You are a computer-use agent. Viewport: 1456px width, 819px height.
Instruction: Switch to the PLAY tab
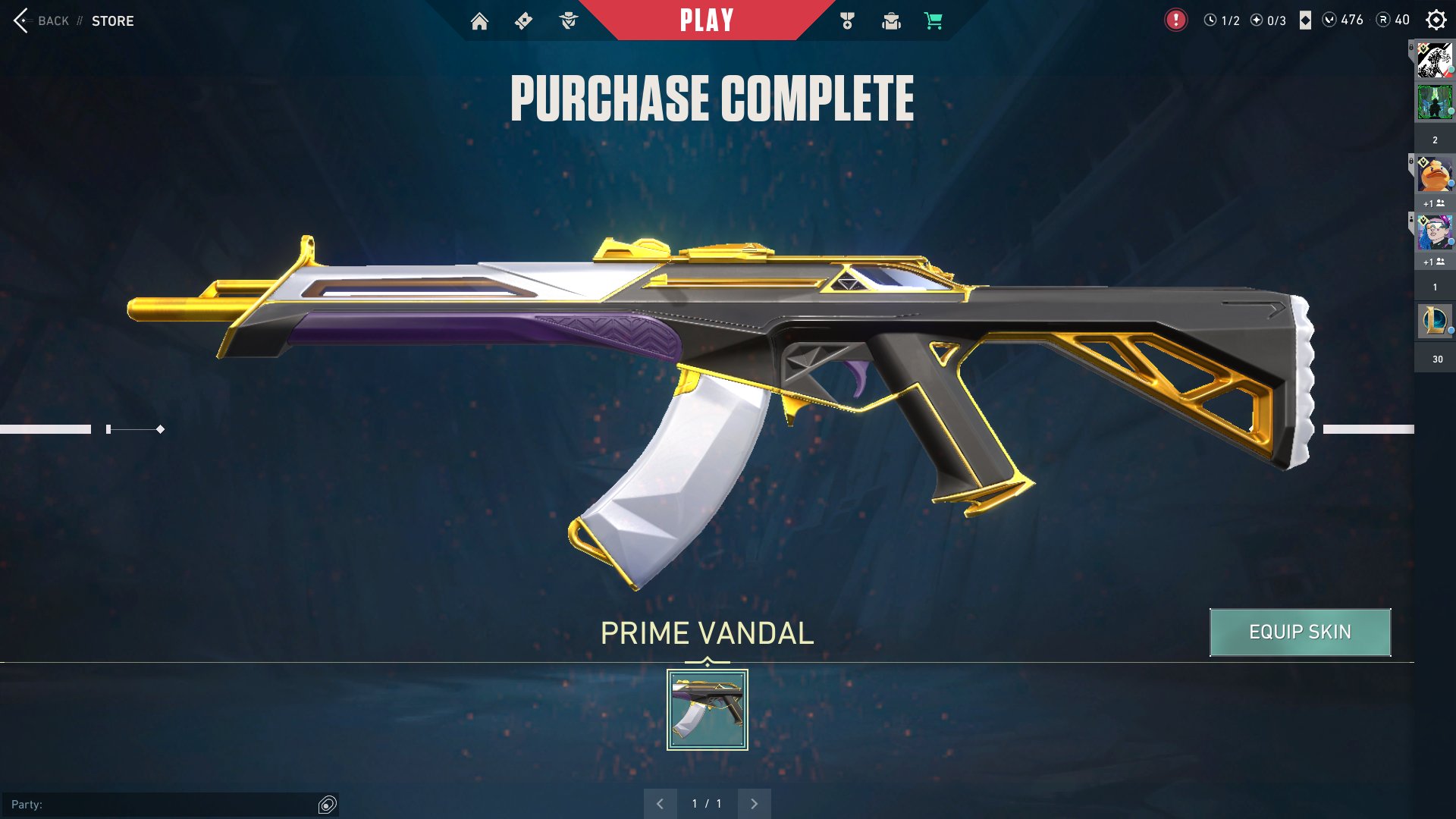708,20
